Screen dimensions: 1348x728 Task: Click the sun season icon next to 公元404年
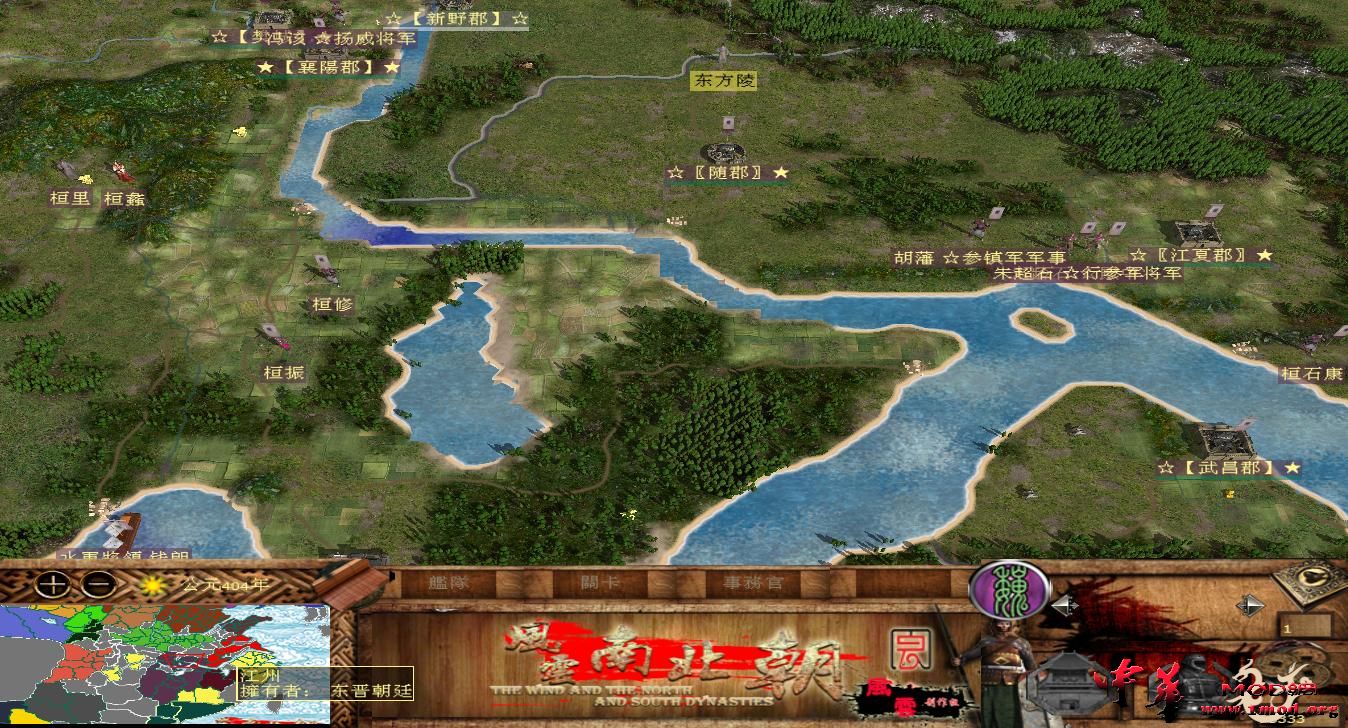[152, 583]
